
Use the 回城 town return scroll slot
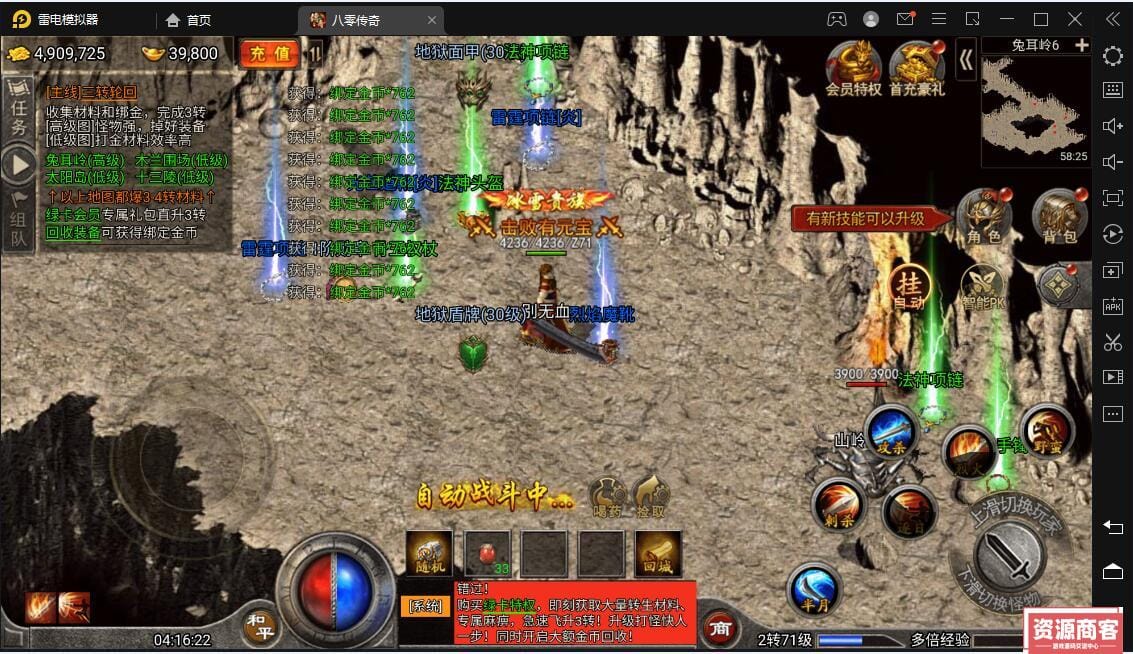[658, 554]
